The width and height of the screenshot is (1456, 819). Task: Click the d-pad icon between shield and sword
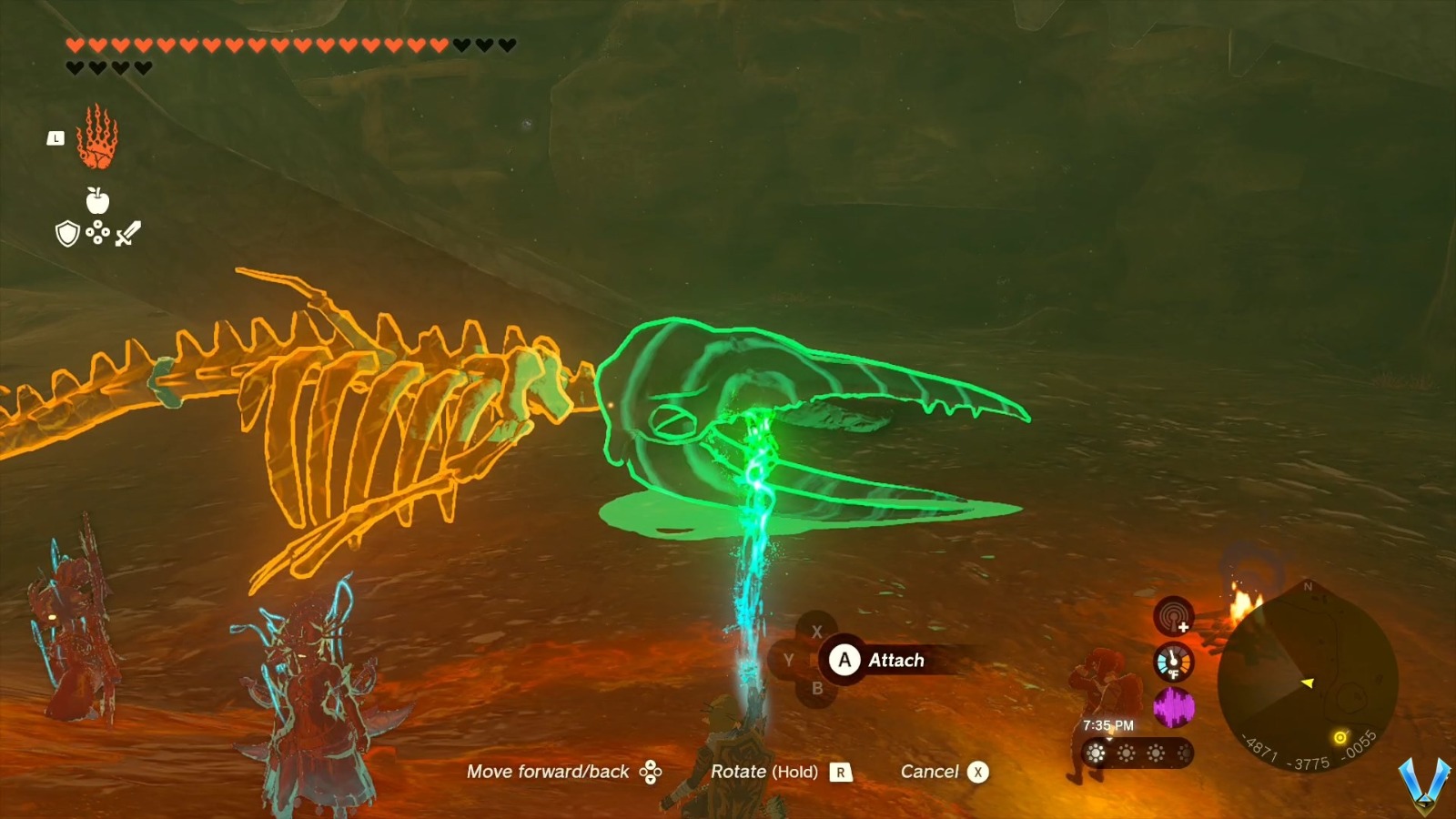[x=97, y=232]
